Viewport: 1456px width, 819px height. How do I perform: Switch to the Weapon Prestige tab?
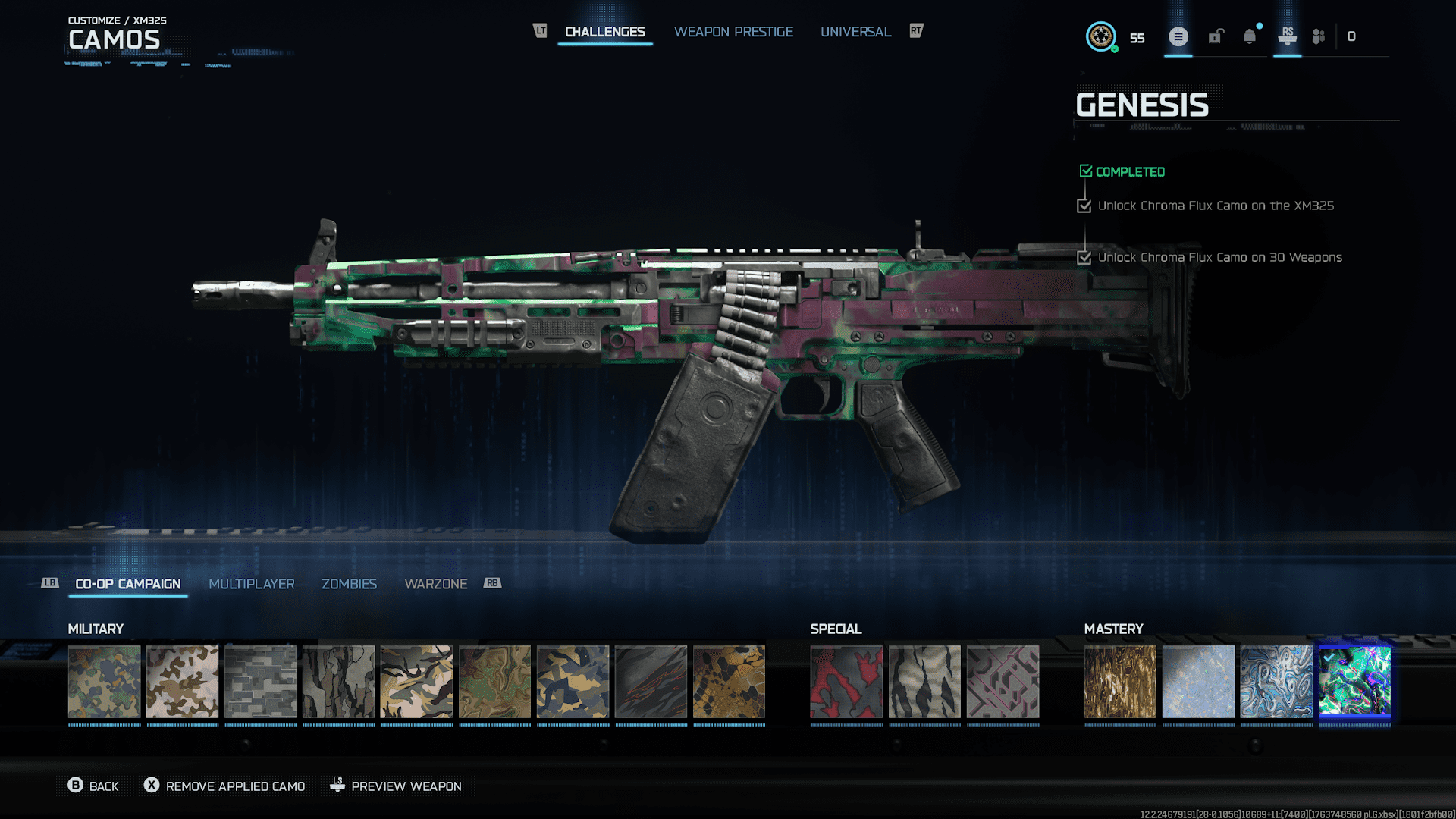tap(733, 32)
